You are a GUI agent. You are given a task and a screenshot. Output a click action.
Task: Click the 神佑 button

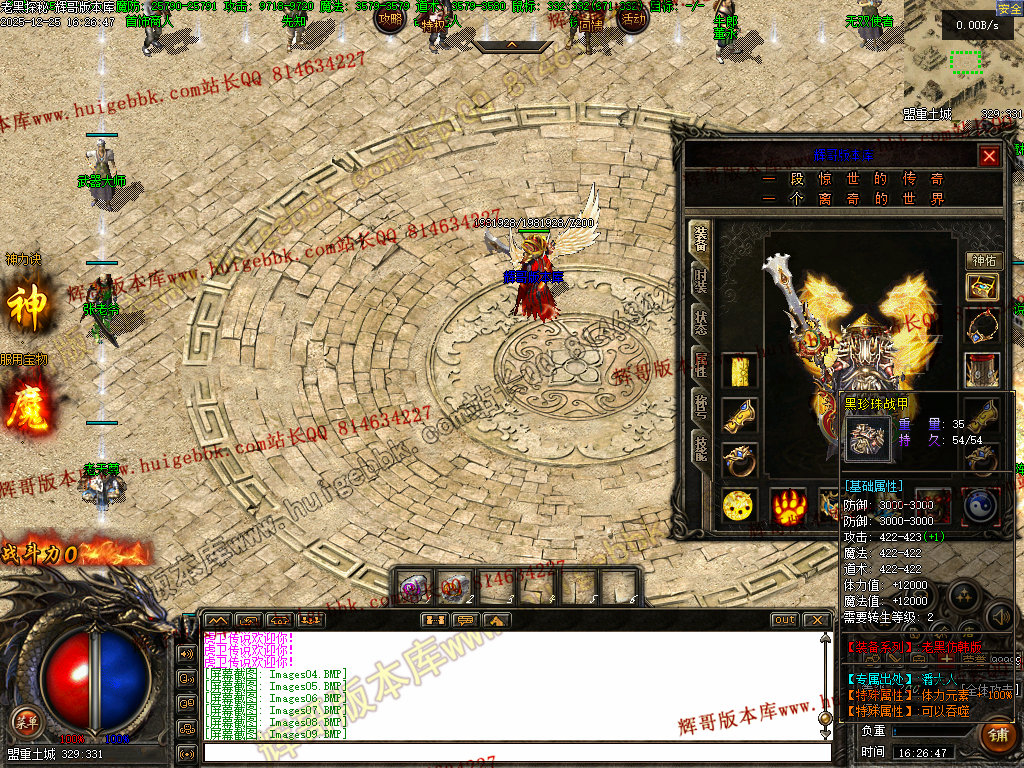click(x=982, y=261)
